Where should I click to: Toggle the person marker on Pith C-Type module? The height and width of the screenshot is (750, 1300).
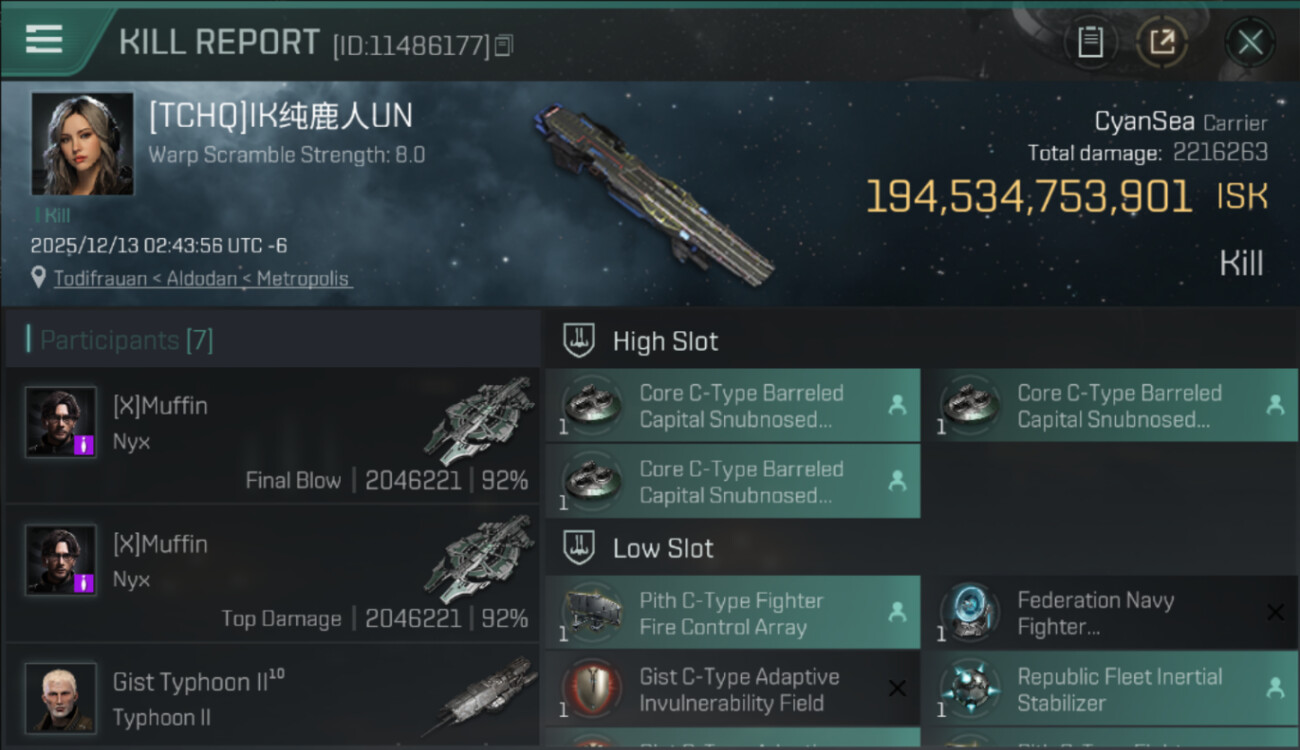click(x=897, y=613)
